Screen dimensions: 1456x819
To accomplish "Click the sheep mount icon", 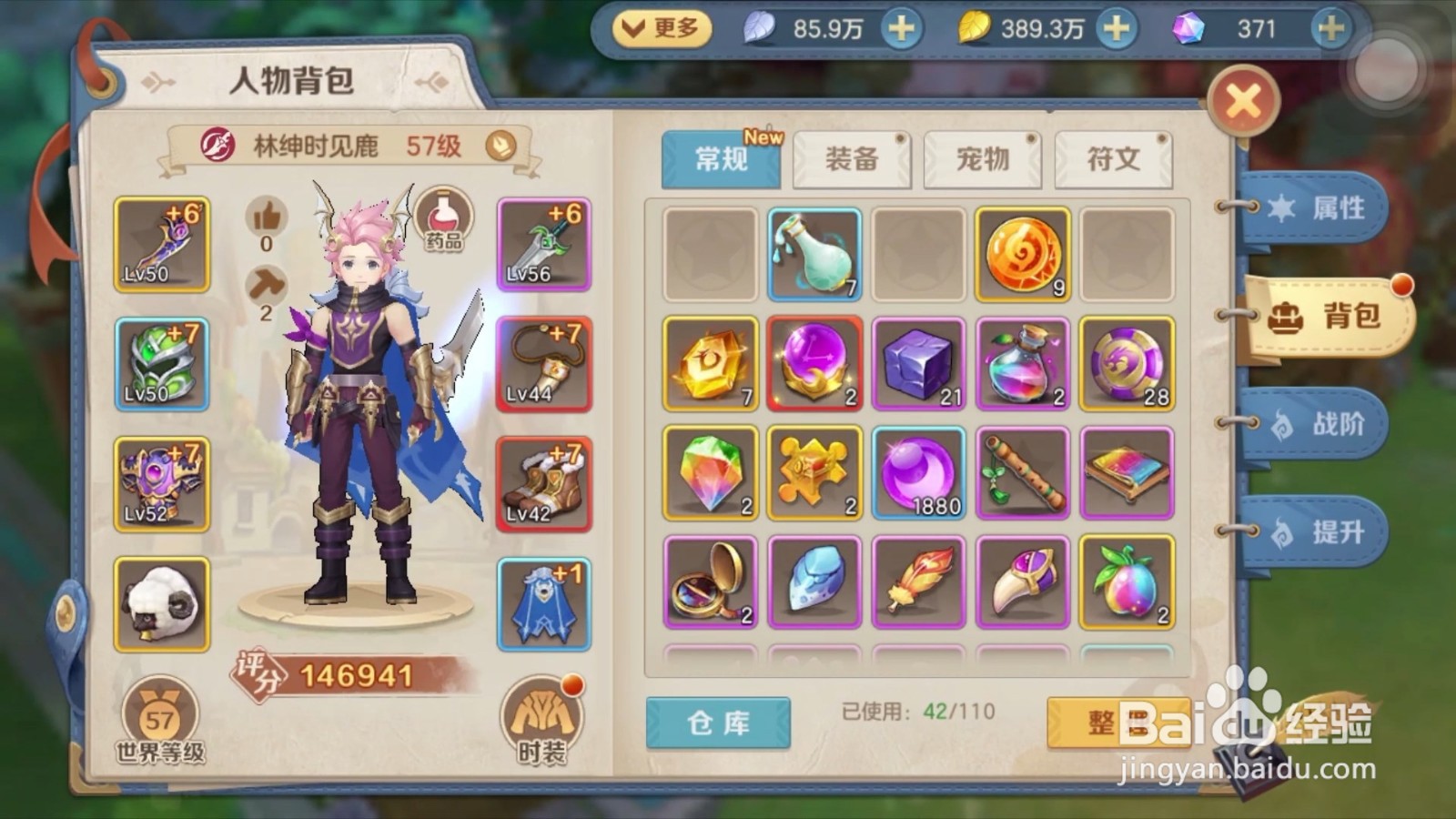I will tap(162, 602).
